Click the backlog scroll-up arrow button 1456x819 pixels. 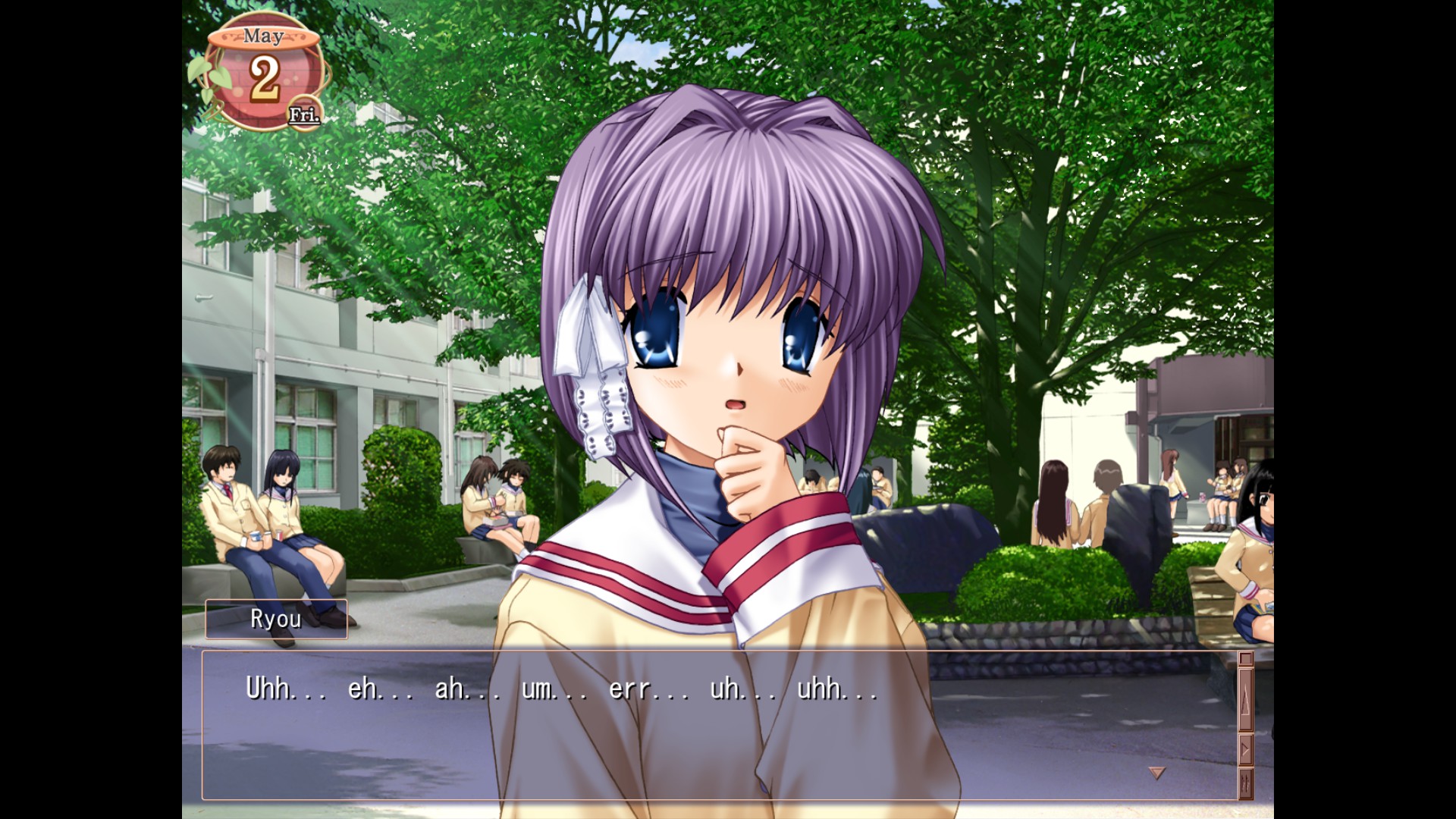point(1246,699)
